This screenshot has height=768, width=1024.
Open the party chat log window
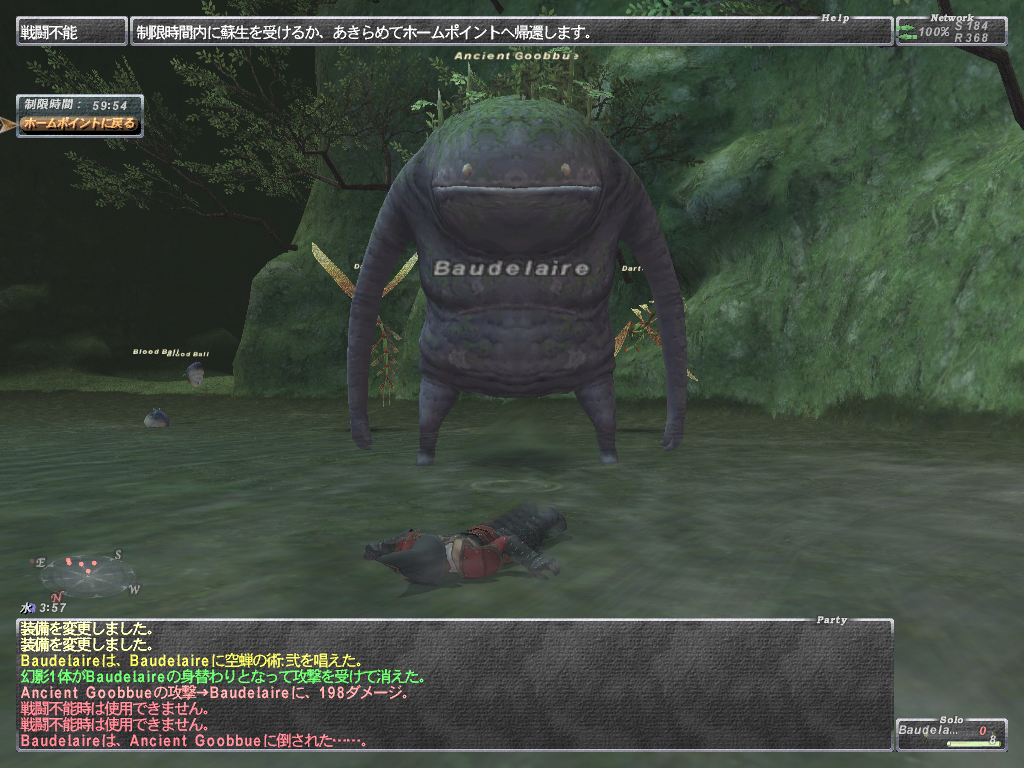click(455, 685)
